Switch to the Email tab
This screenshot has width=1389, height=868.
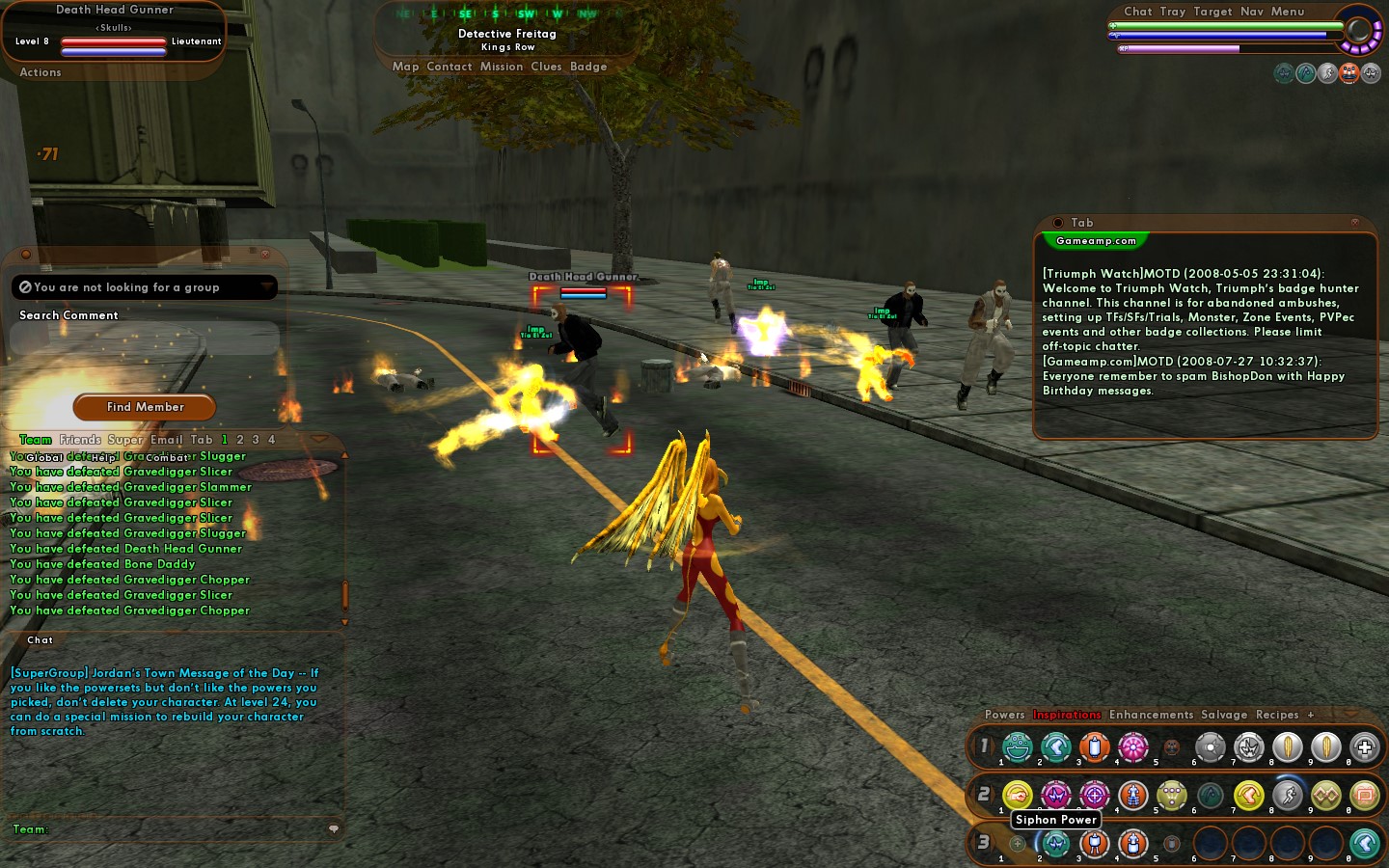pos(166,440)
